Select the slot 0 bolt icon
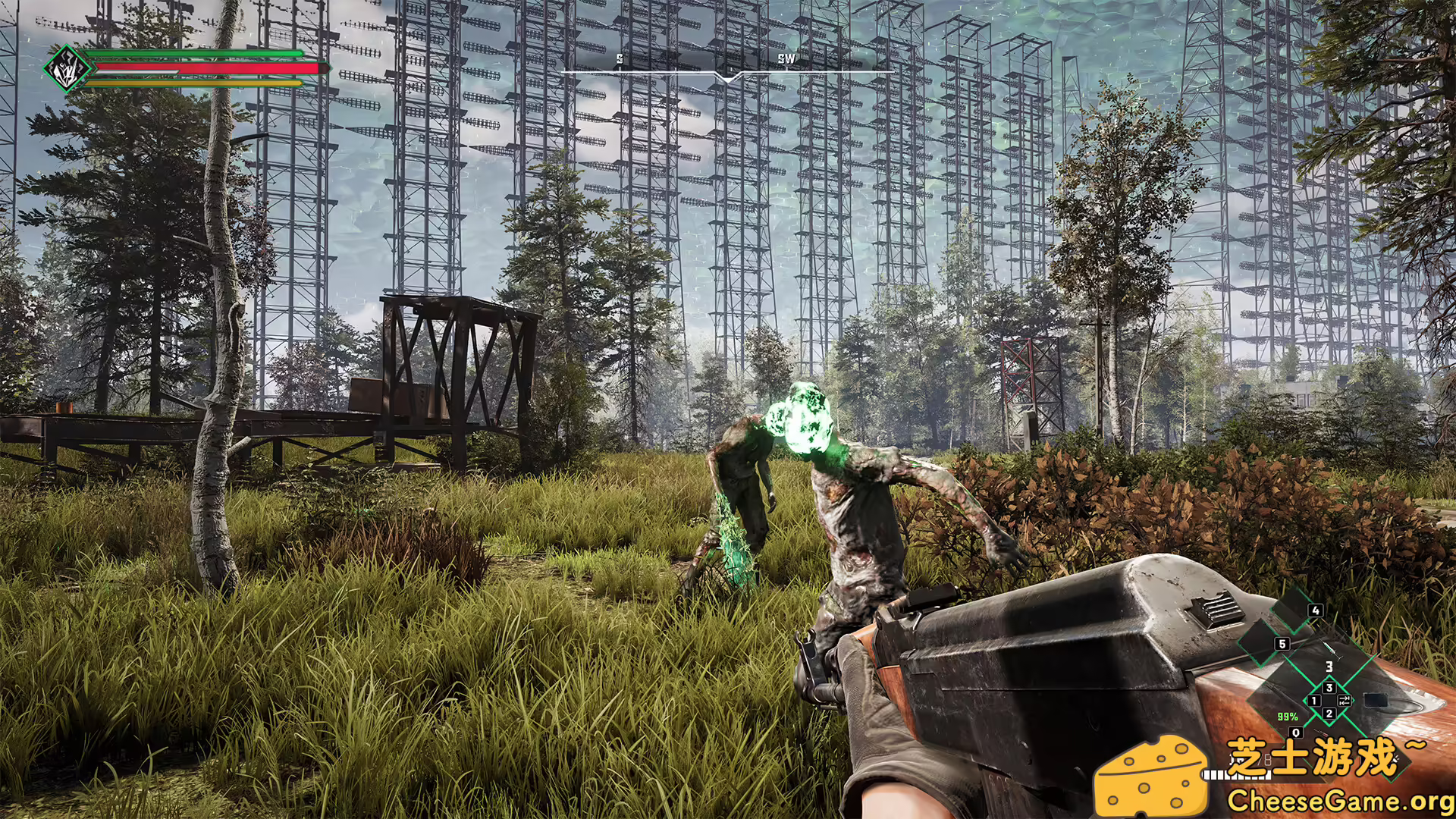The image size is (1456, 819). [1296, 733]
